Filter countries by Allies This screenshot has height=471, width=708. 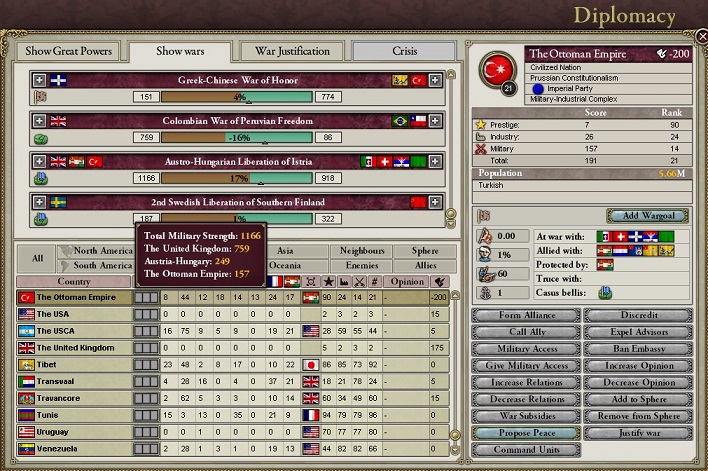[x=425, y=266]
